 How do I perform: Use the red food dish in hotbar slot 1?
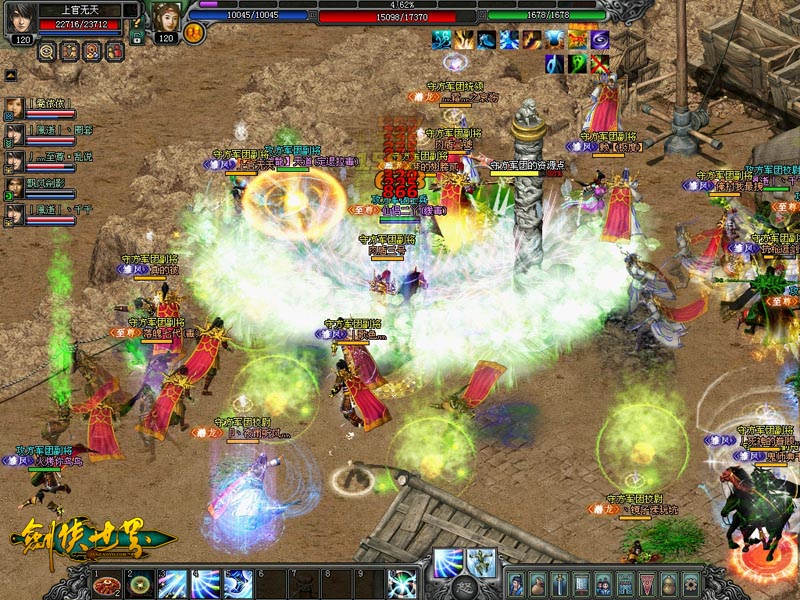pyautogui.click(x=108, y=584)
